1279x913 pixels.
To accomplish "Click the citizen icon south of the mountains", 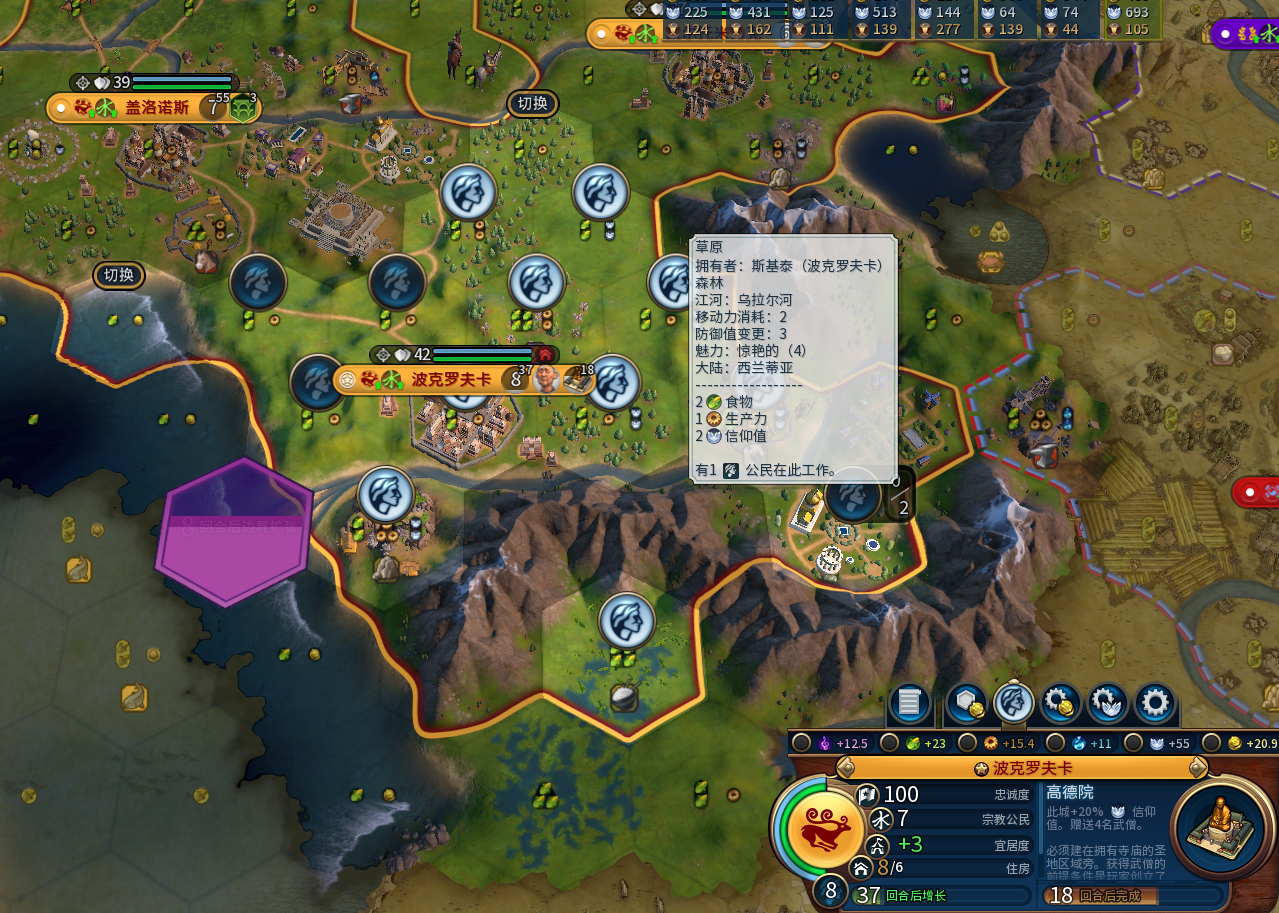I will tap(627, 620).
